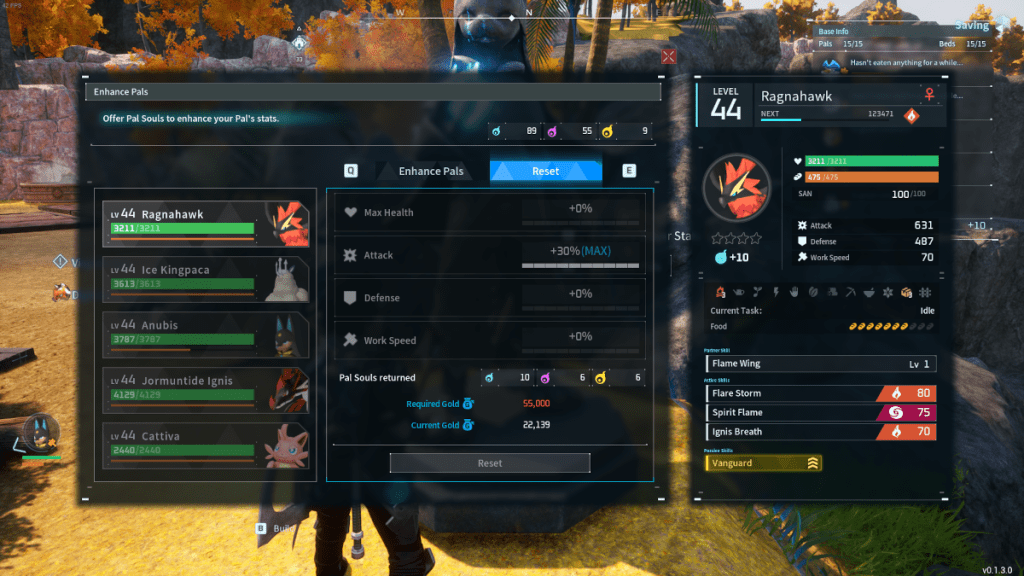This screenshot has height=576, width=1024.
Task: Click the Ignis Breath active skill
Action: (821, 432)
